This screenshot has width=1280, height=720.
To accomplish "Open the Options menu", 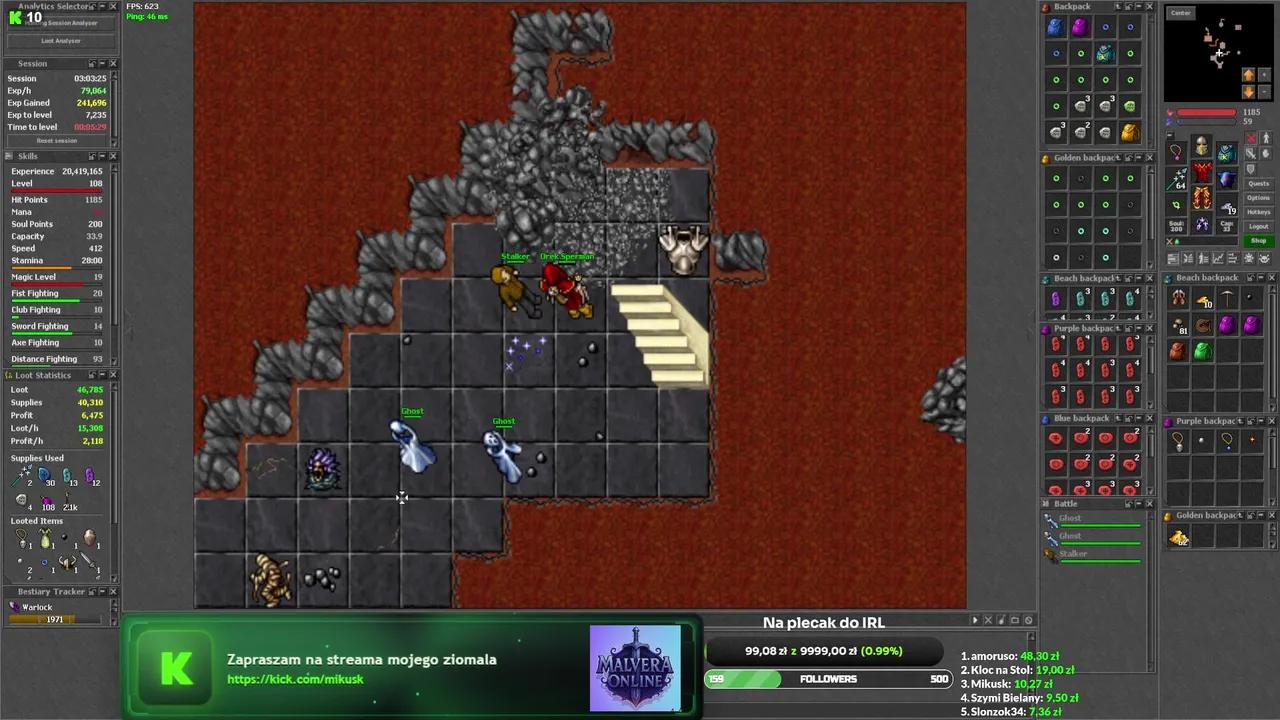I will click(x=1258, y=198).
